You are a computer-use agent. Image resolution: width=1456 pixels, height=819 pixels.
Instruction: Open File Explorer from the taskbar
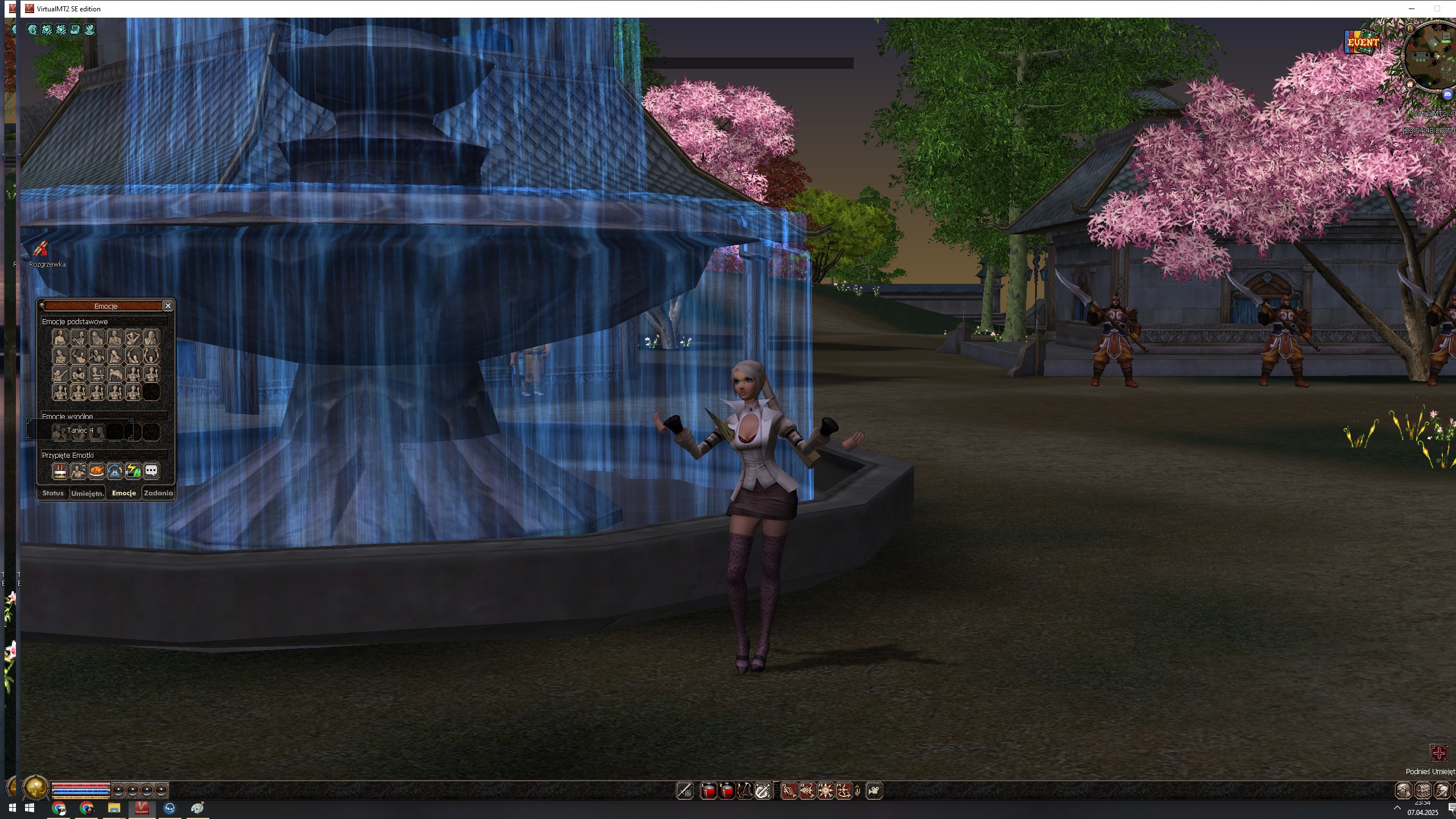point(114,808)
